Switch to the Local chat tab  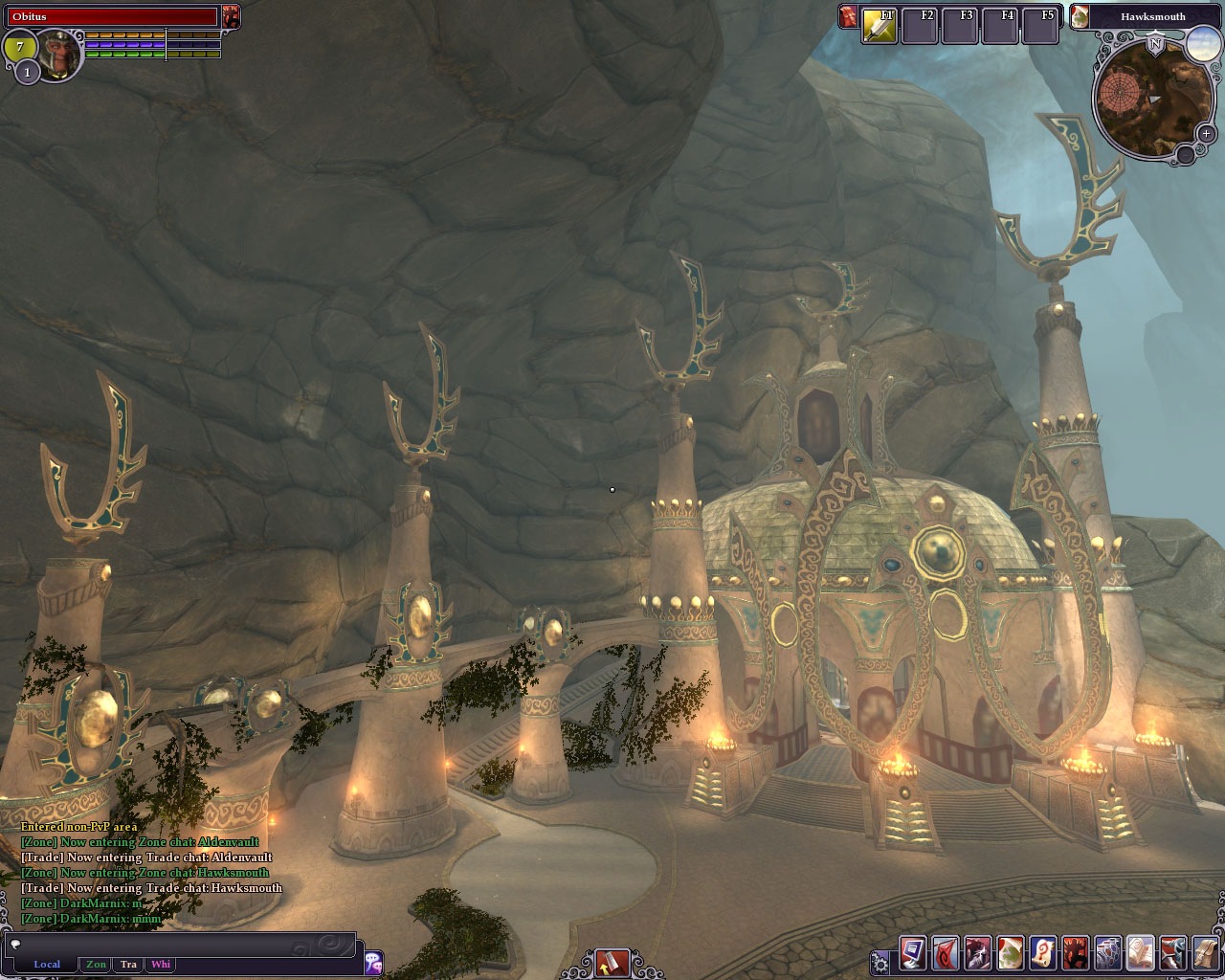(47, 965)
